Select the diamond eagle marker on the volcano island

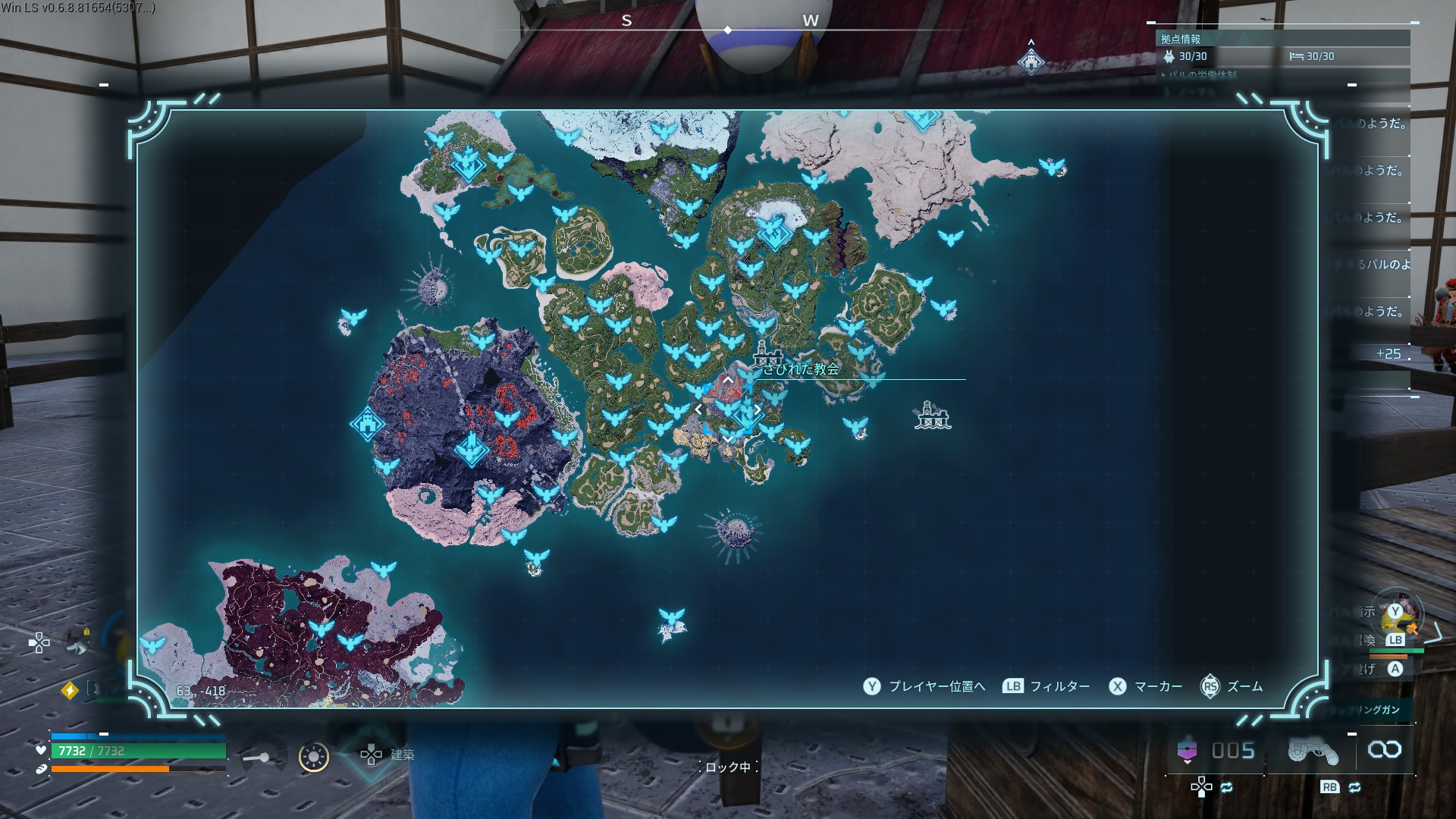click(x=470, y=447)
